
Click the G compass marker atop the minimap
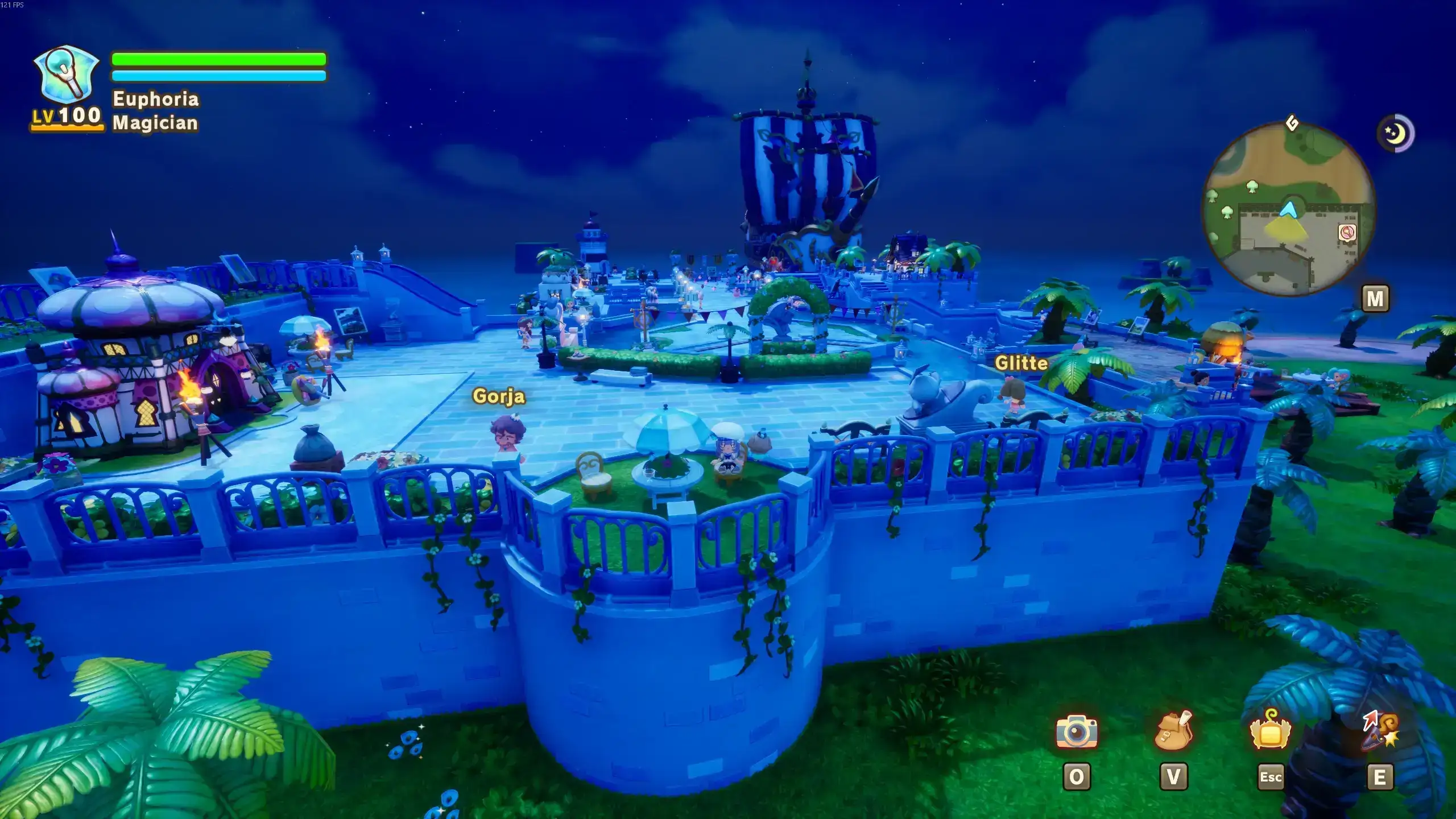(1292, 123)
